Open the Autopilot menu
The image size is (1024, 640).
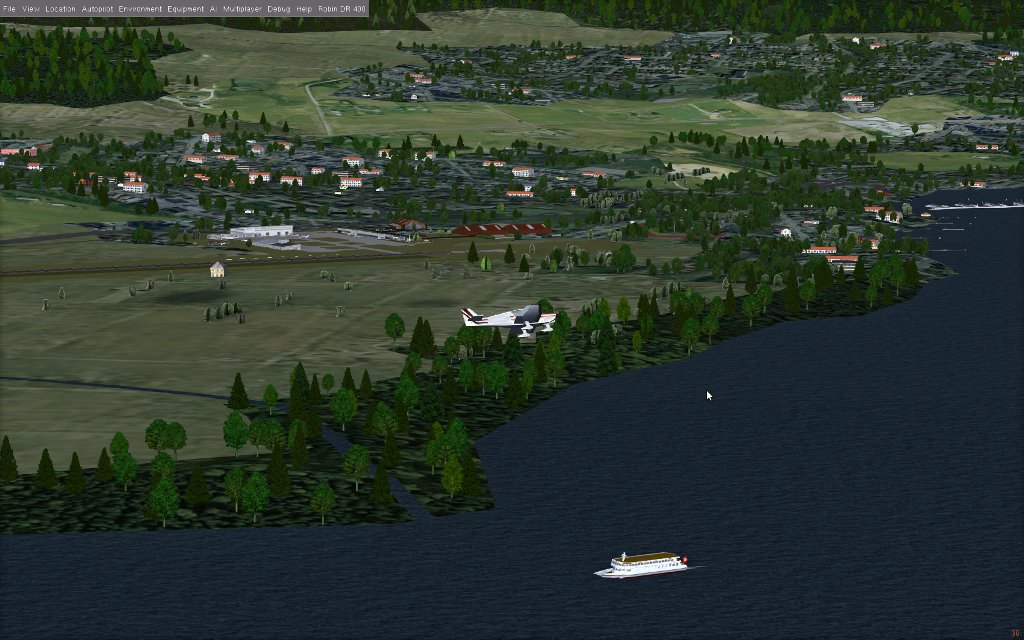point(97,8)
